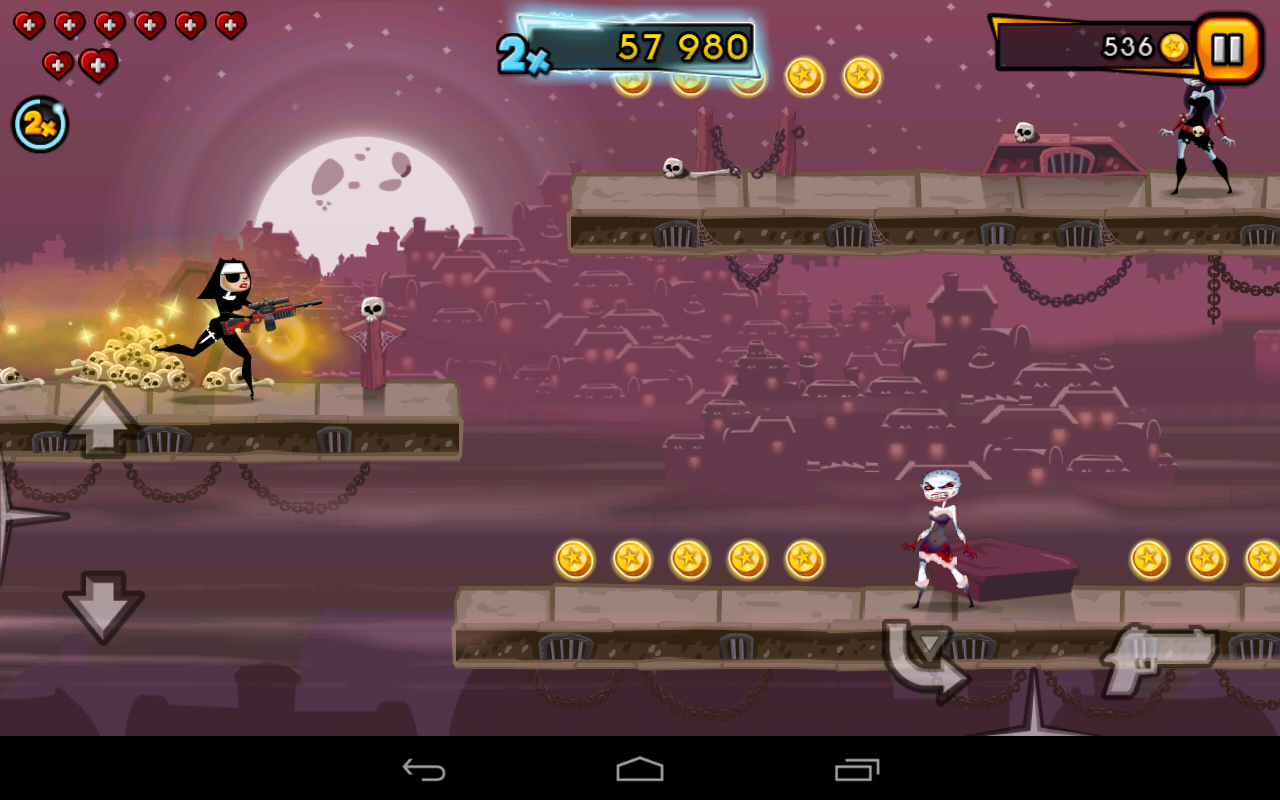Select the star coin icon beside 536
1280x800 pixels.
(x=1175, y=46)
